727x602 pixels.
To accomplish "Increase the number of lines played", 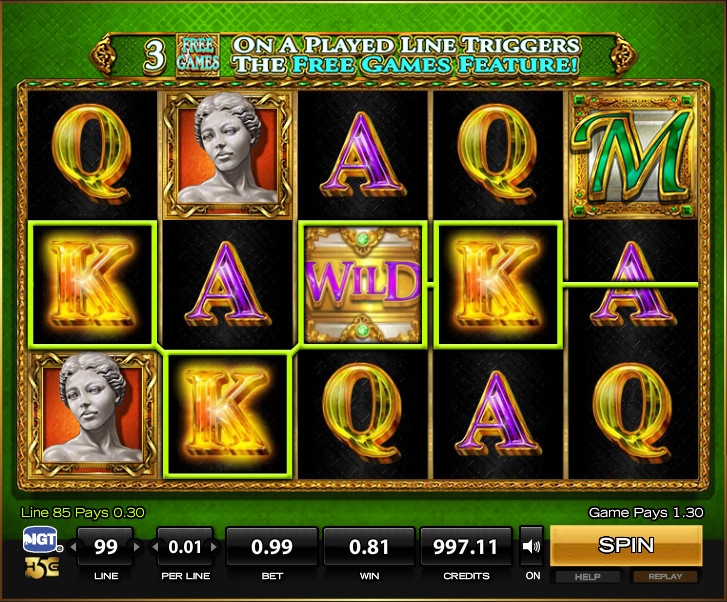I will click(139, 547).
